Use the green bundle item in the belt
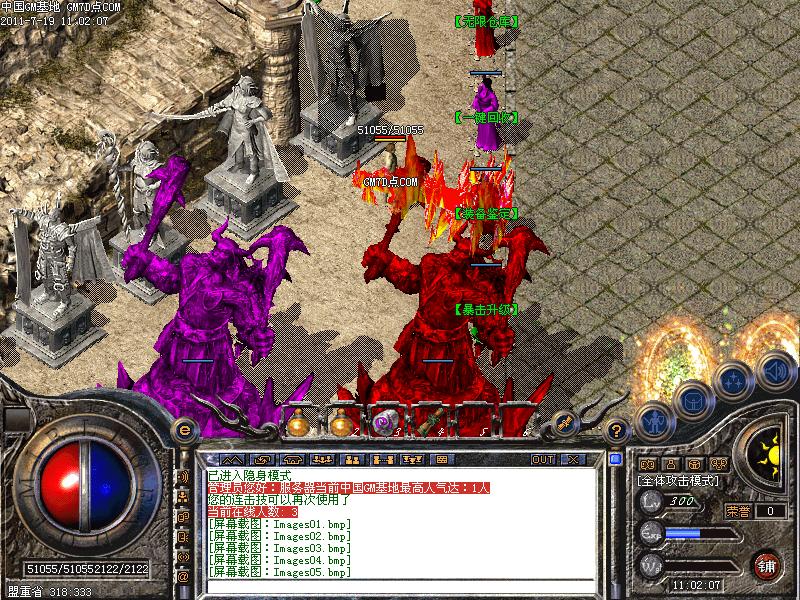 [426, 421]
